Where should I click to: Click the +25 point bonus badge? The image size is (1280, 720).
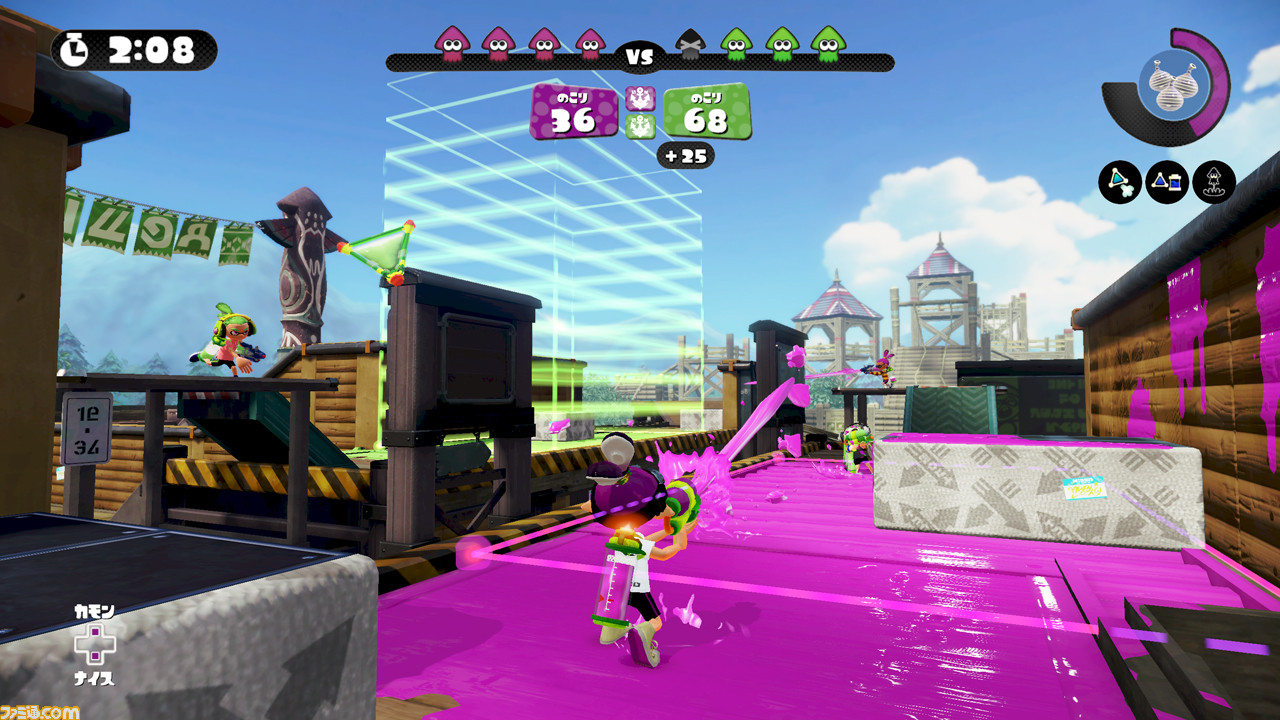click(685, 154)
